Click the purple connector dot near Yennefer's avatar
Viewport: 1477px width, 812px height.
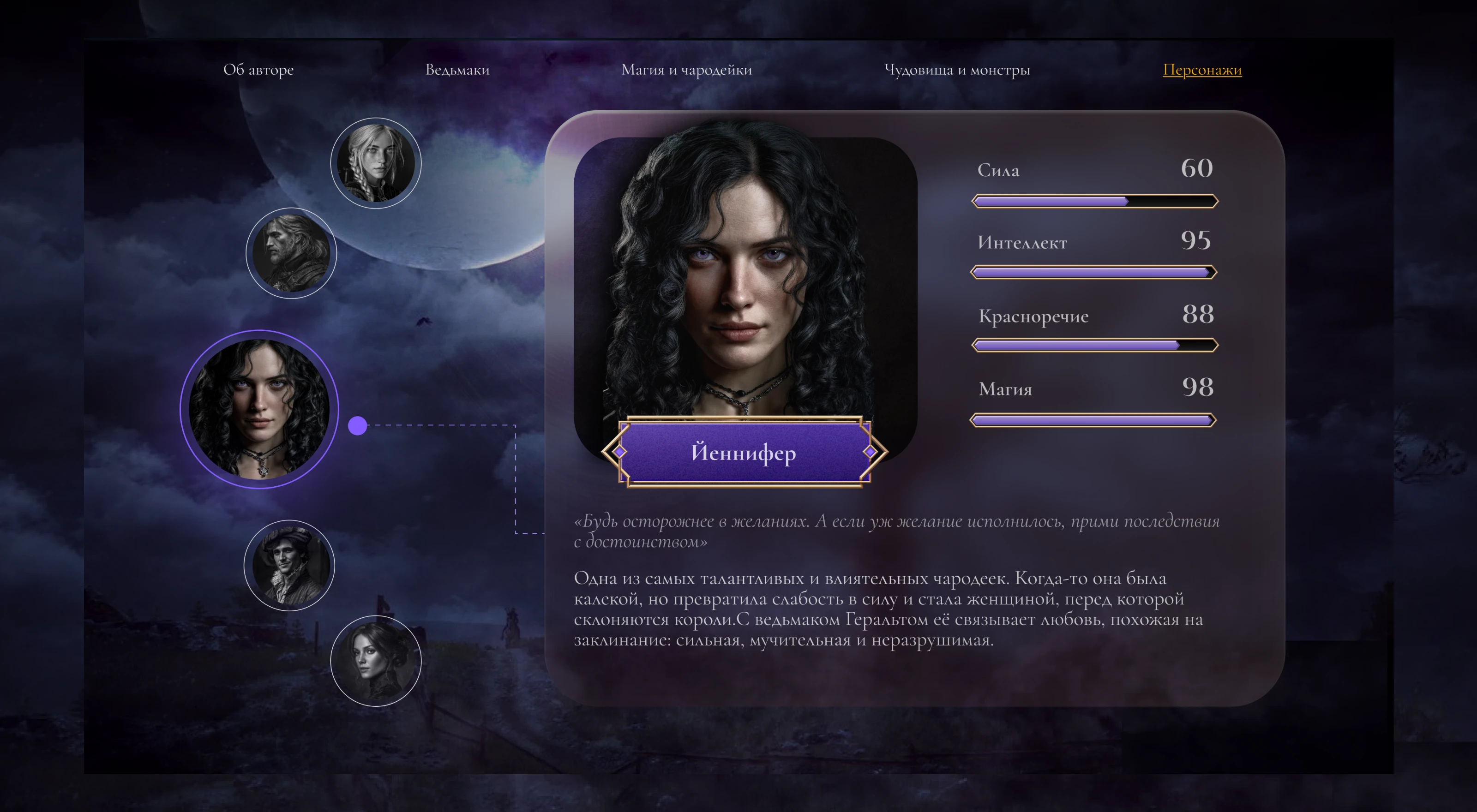pos(358,425)
